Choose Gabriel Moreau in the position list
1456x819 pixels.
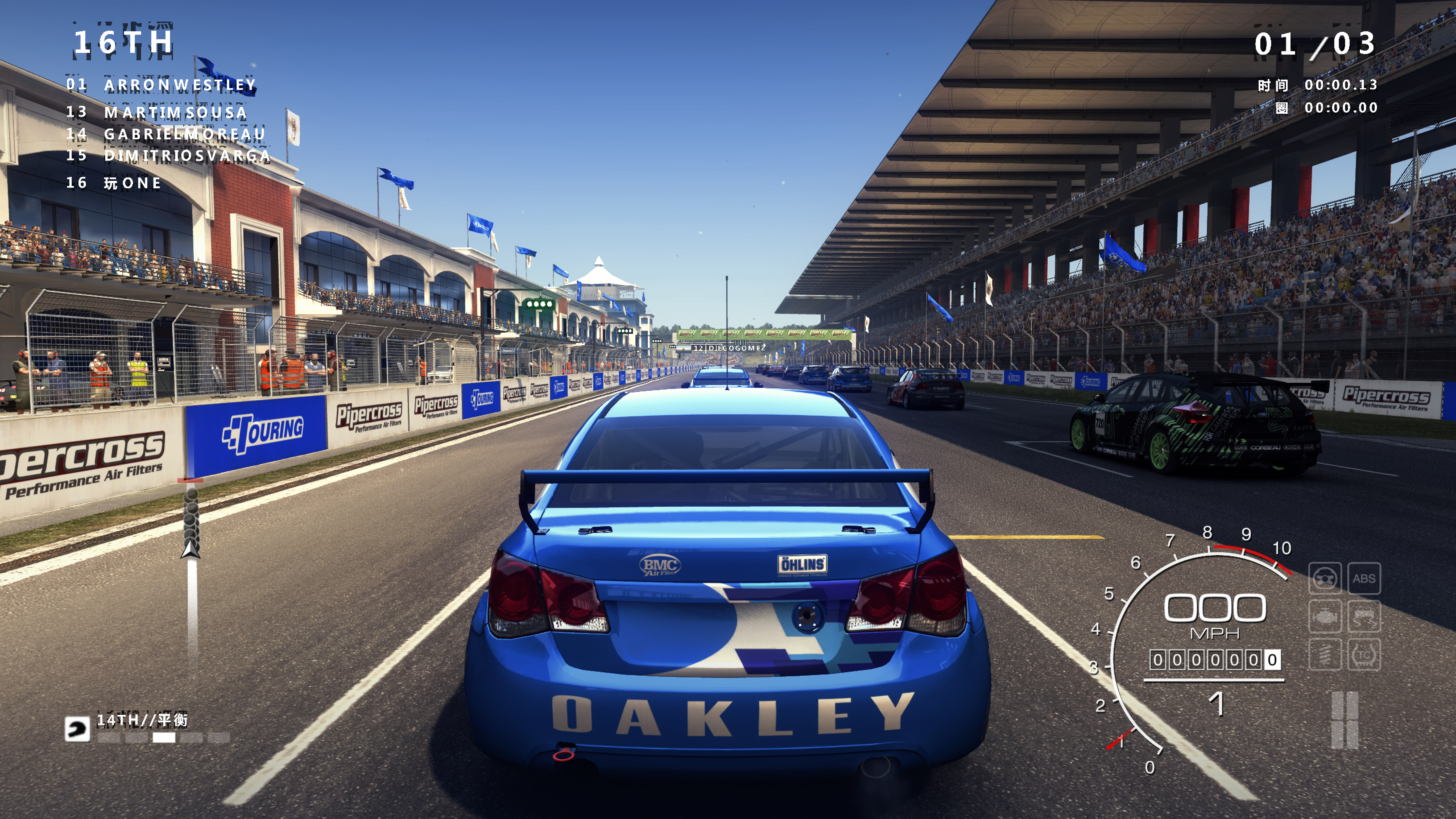click(x=184, y=134)
